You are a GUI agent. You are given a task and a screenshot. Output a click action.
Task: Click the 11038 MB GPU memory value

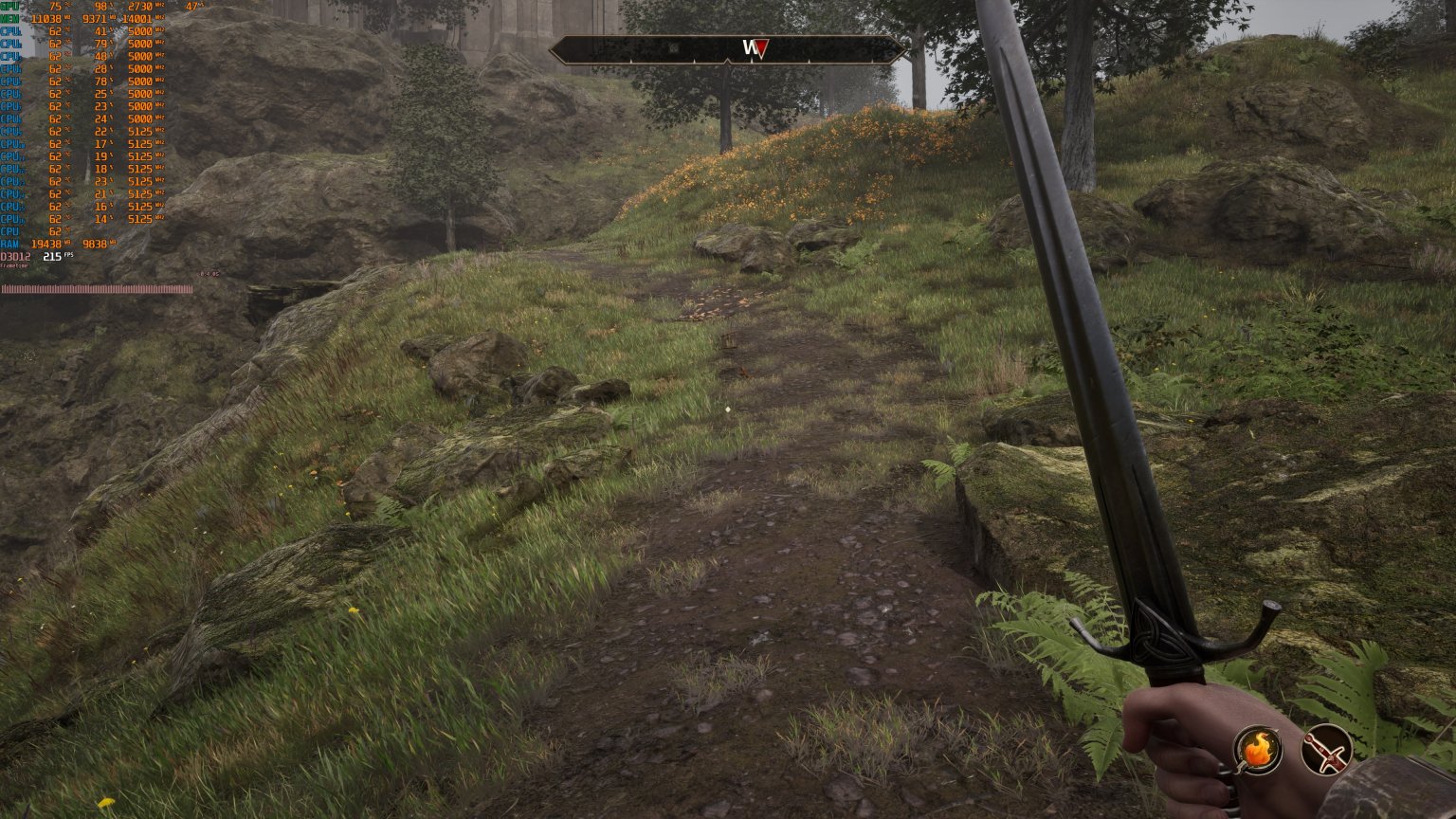pyautogui.click(x=45, y=17)
